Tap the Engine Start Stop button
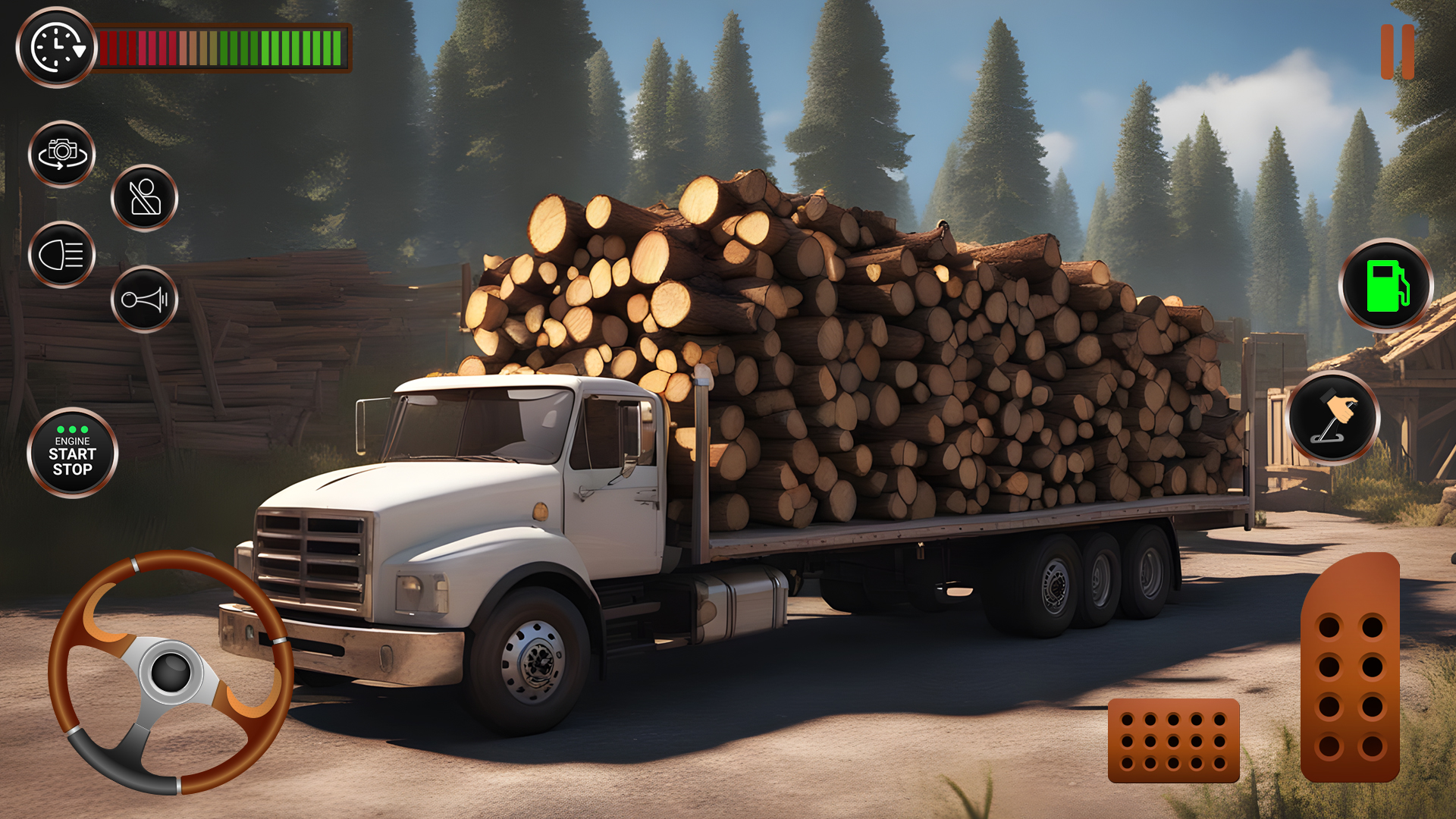This screenshot has height=819, width=1456. pyautogui.click(x=72, y=453)
